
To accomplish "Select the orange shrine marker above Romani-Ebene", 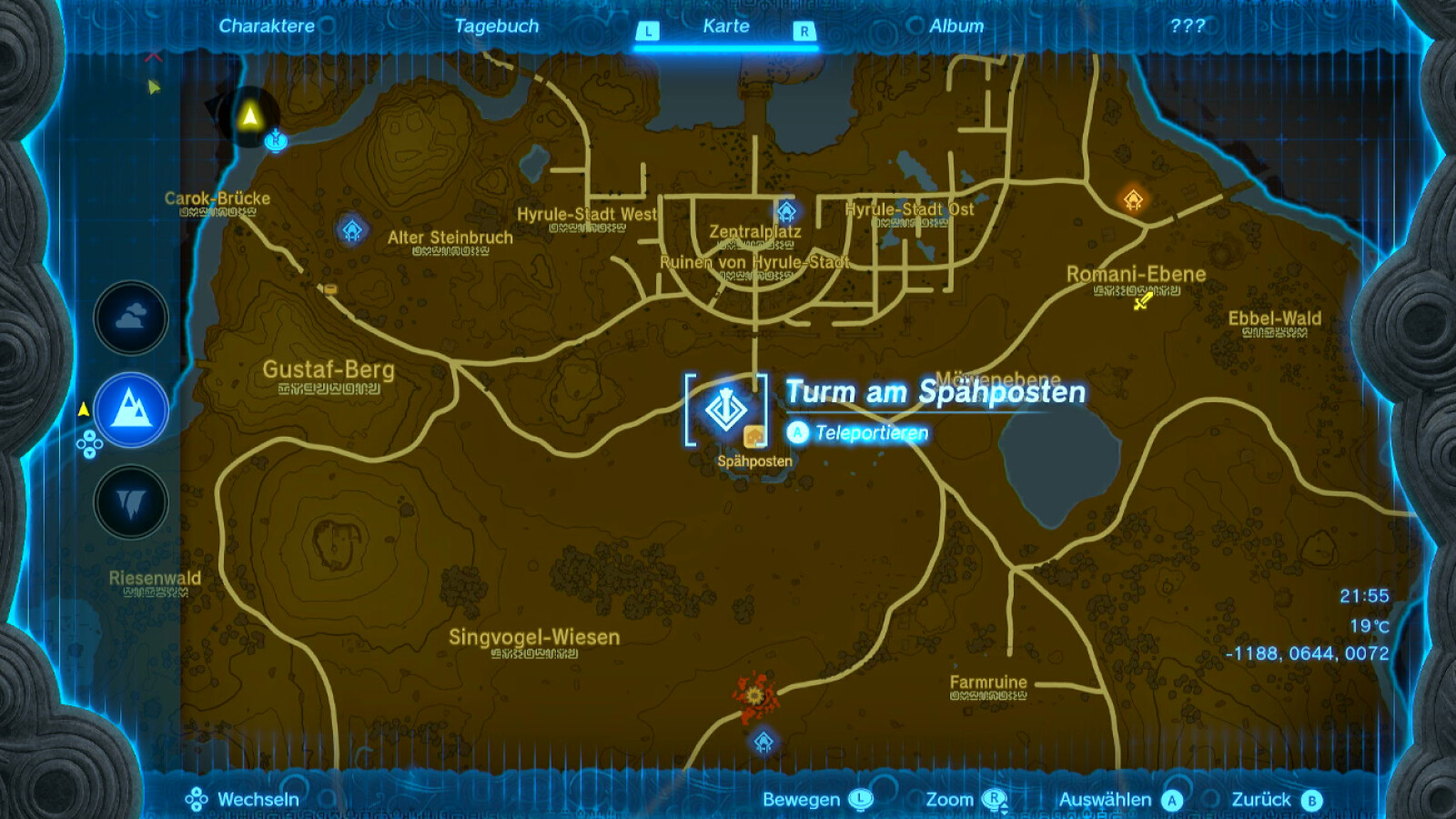I will [x=1133, y=199].
